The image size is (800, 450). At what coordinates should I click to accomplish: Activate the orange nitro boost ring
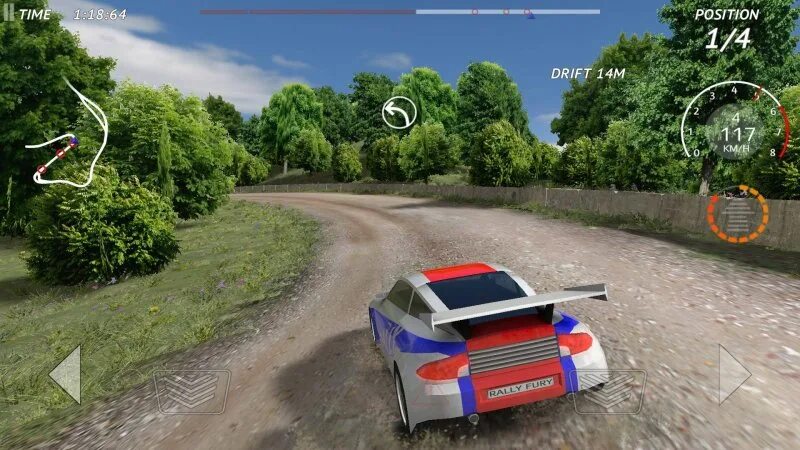coord(738,213)
